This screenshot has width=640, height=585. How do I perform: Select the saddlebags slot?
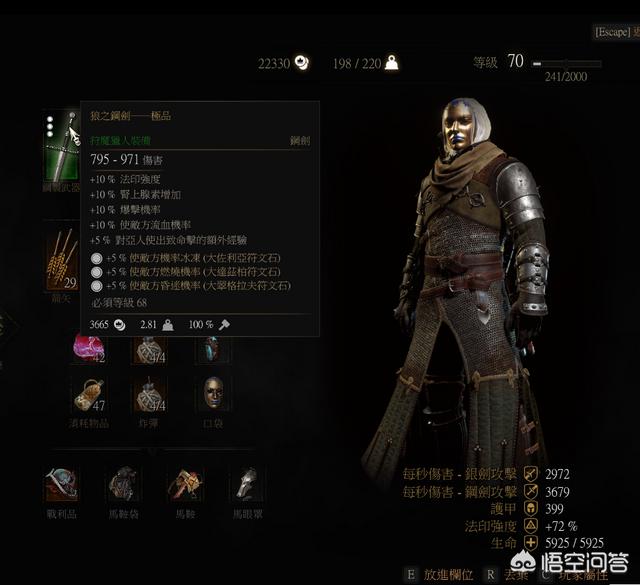[x=124, y=484]
